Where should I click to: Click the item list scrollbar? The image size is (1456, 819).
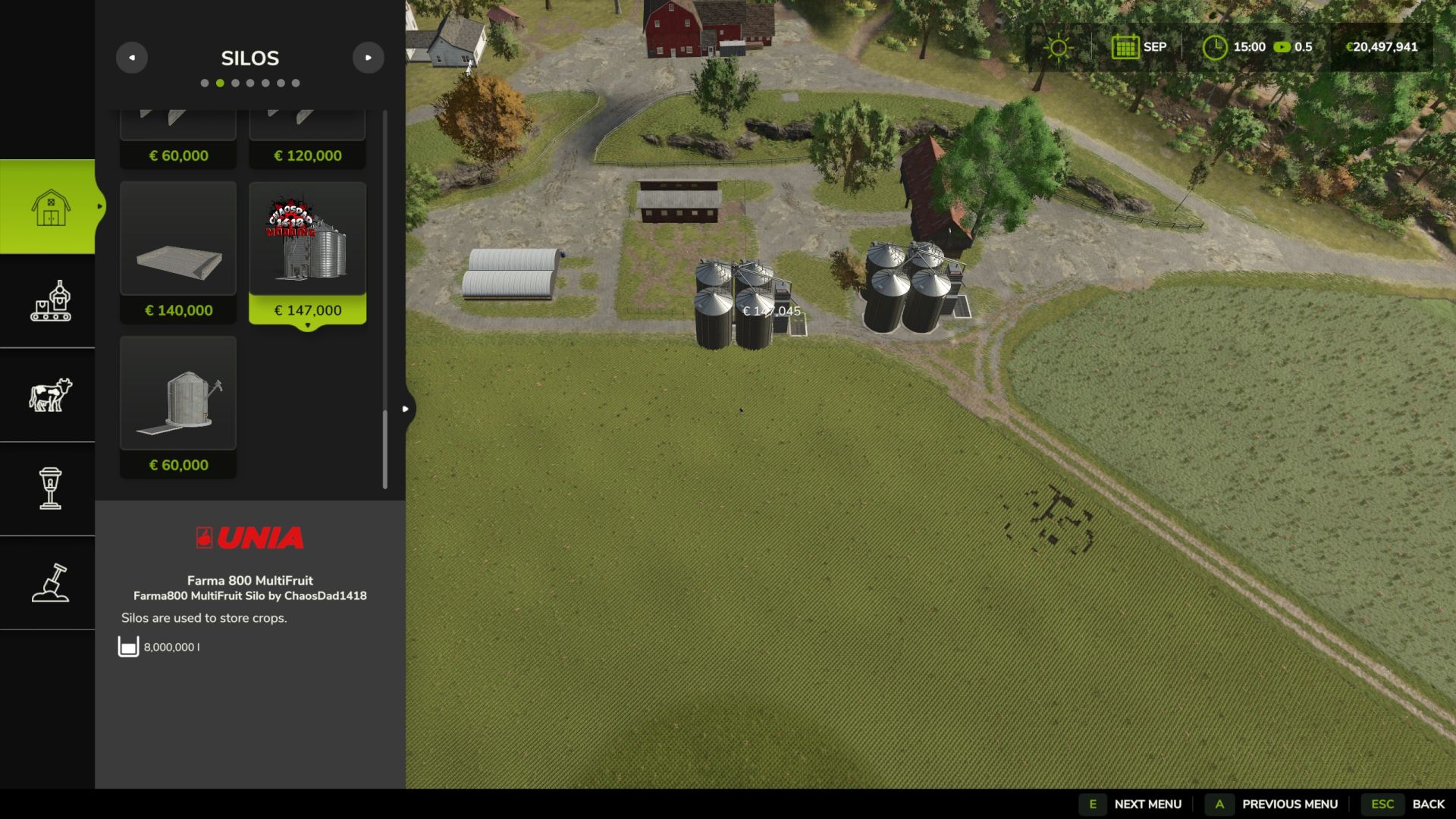coord(385,449)
